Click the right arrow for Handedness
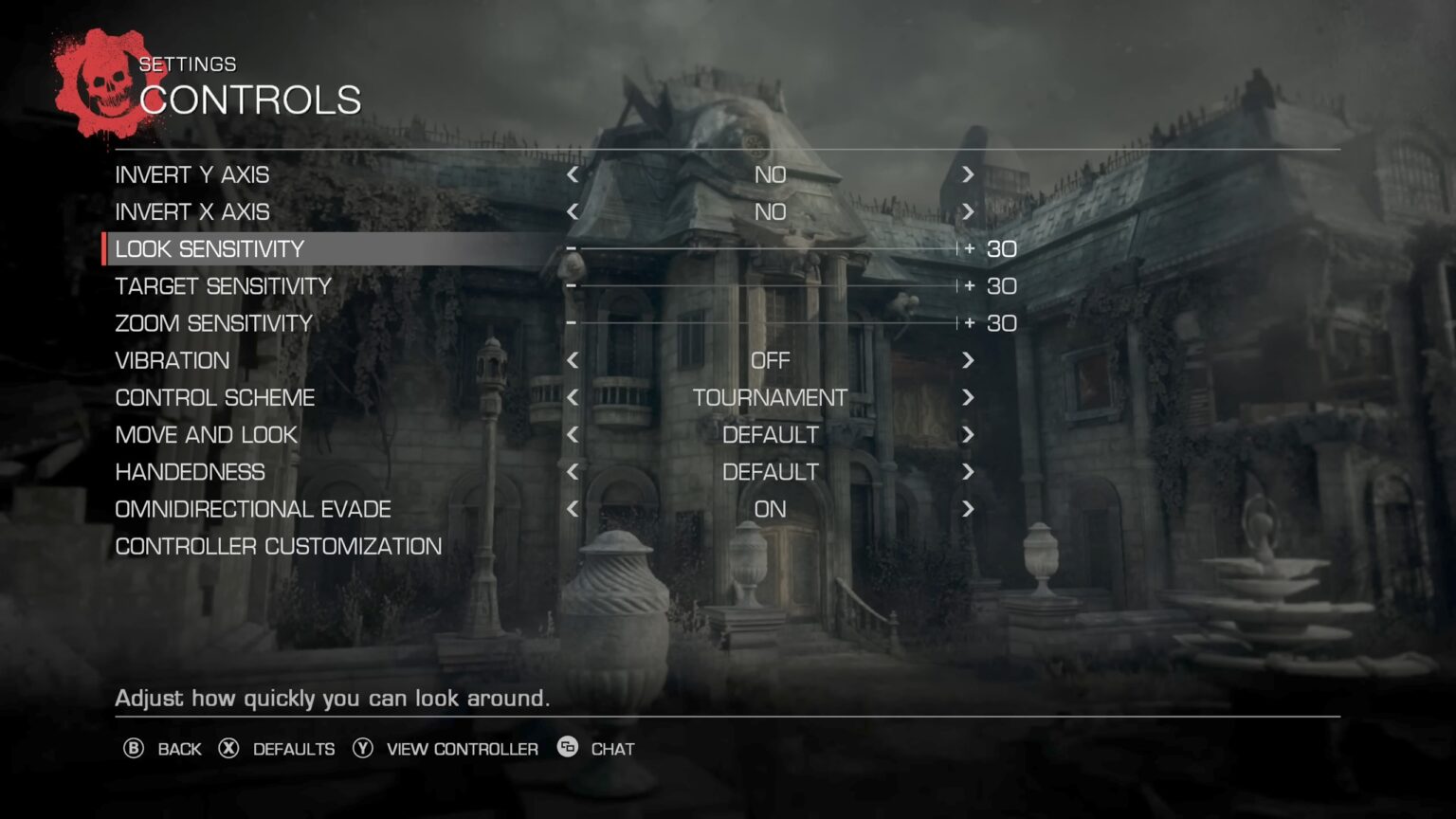This screenshot has height=819, width=1456. (x=969, y=472)
